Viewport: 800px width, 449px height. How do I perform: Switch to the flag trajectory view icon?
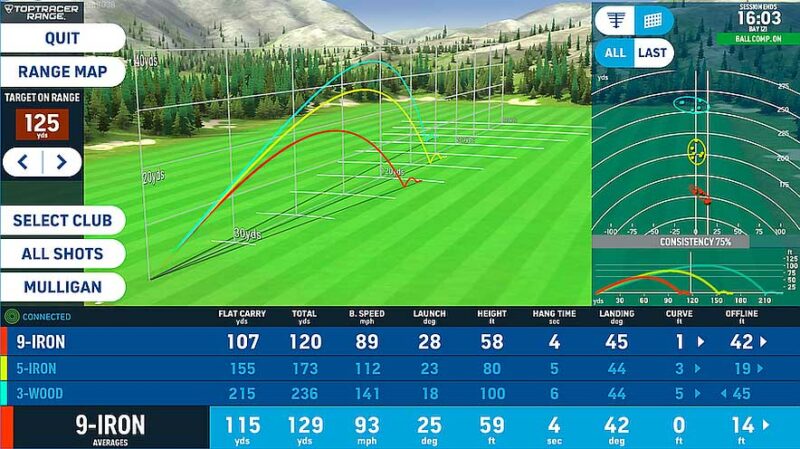coord(618,19)
